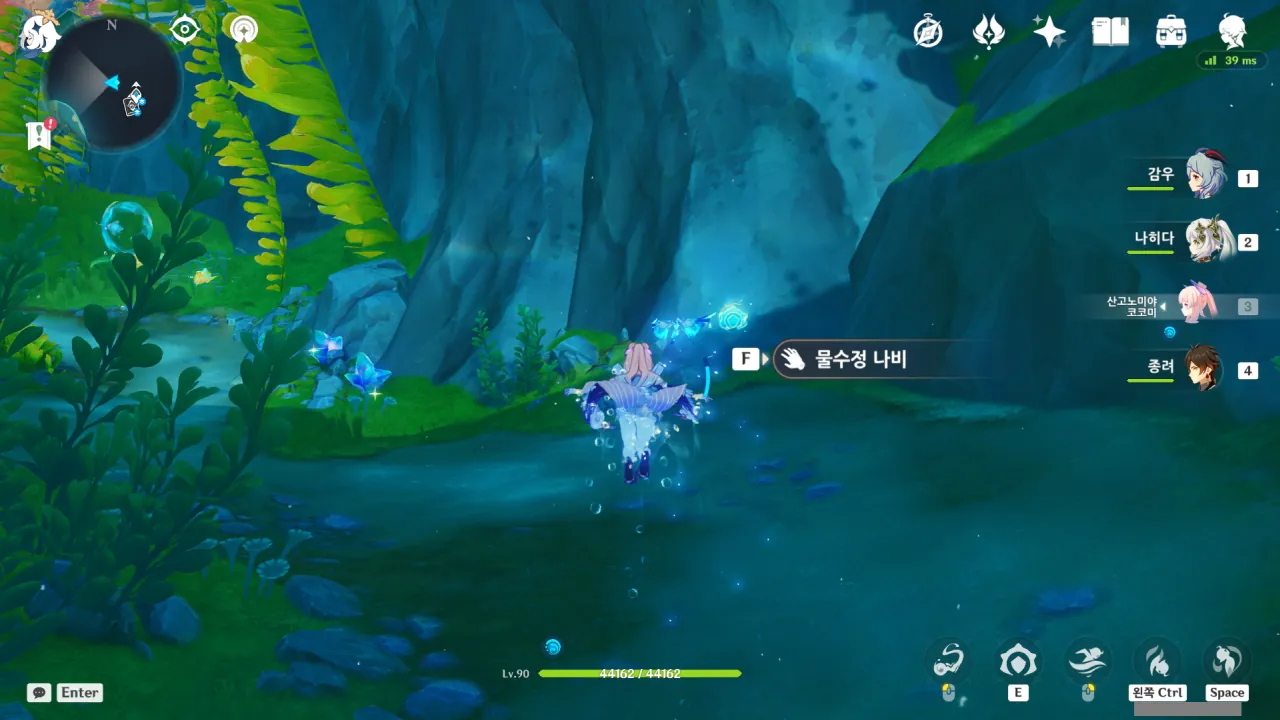Activate the sprint ability icon
Screen dimensions: 1280x720
coord(1087,660)
